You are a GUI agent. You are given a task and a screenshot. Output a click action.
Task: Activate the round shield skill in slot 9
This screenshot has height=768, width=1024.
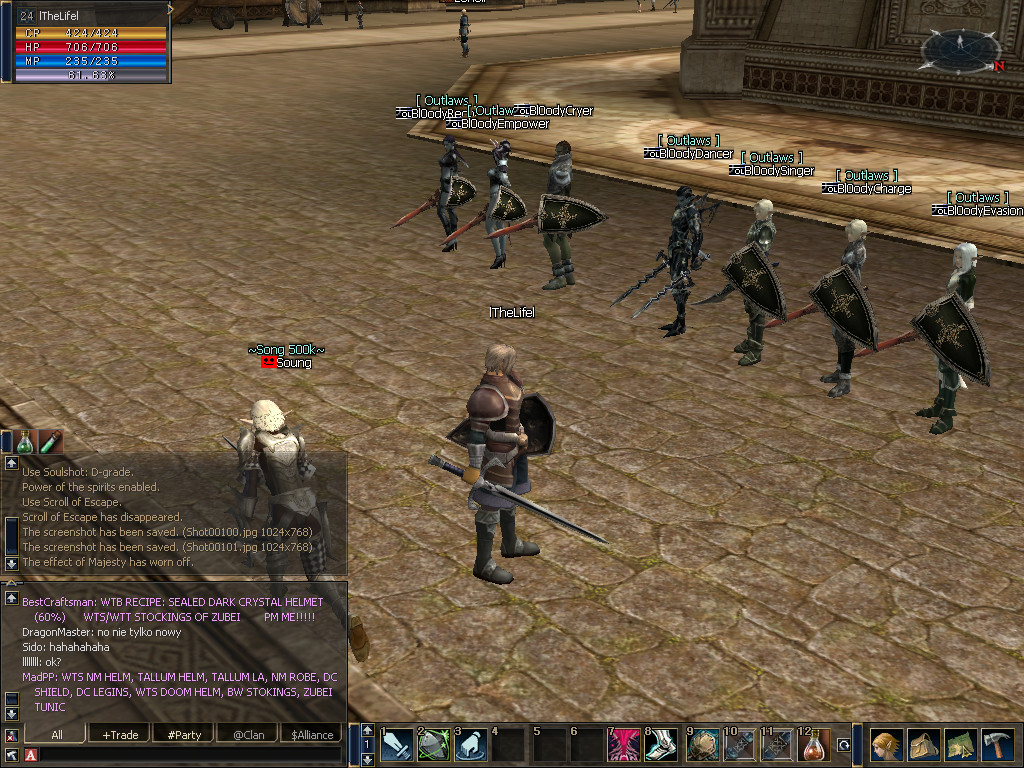coord(702,745)
